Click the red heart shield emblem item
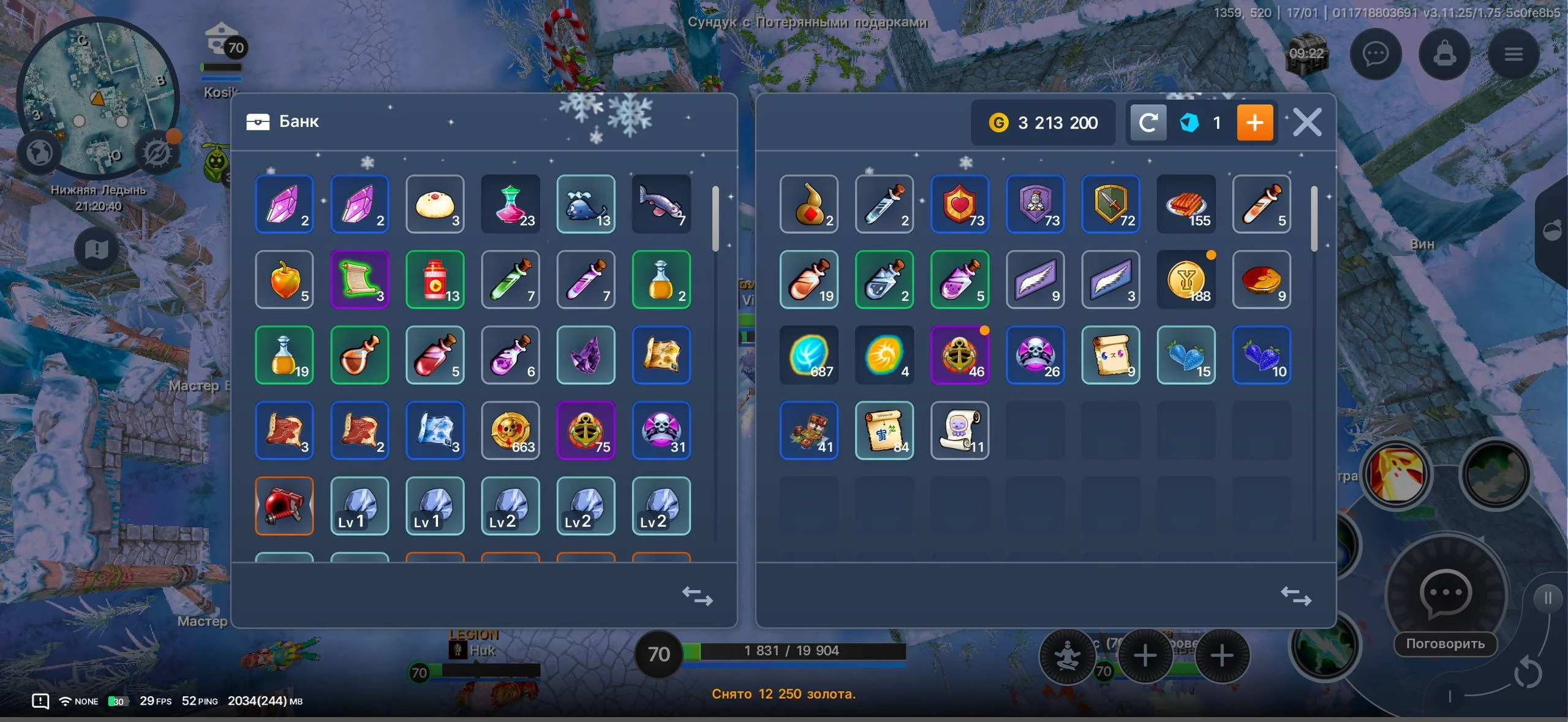Image resolution: width=1568 pixels, height=722 pixels. 960,204
